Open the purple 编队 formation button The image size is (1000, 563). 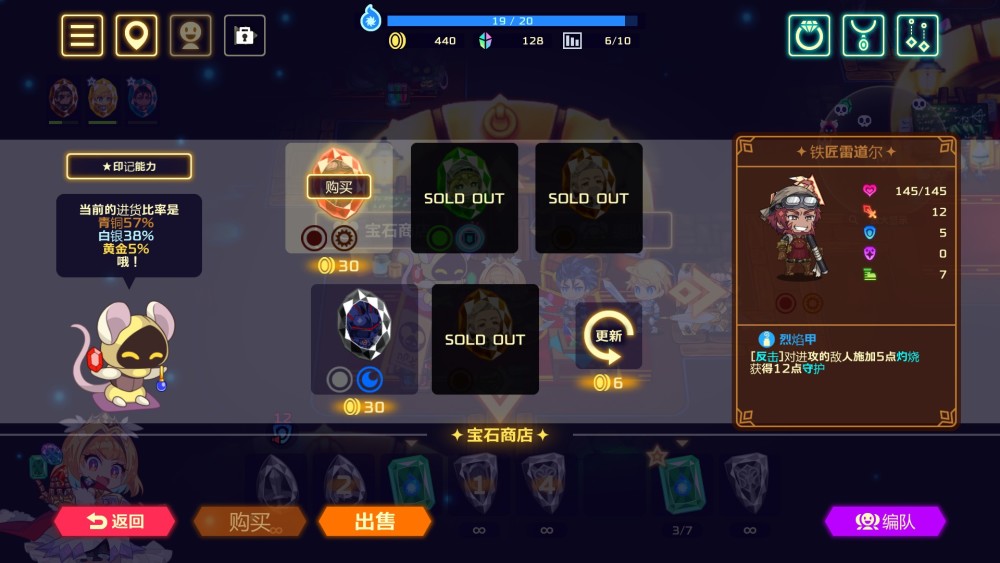885,521
